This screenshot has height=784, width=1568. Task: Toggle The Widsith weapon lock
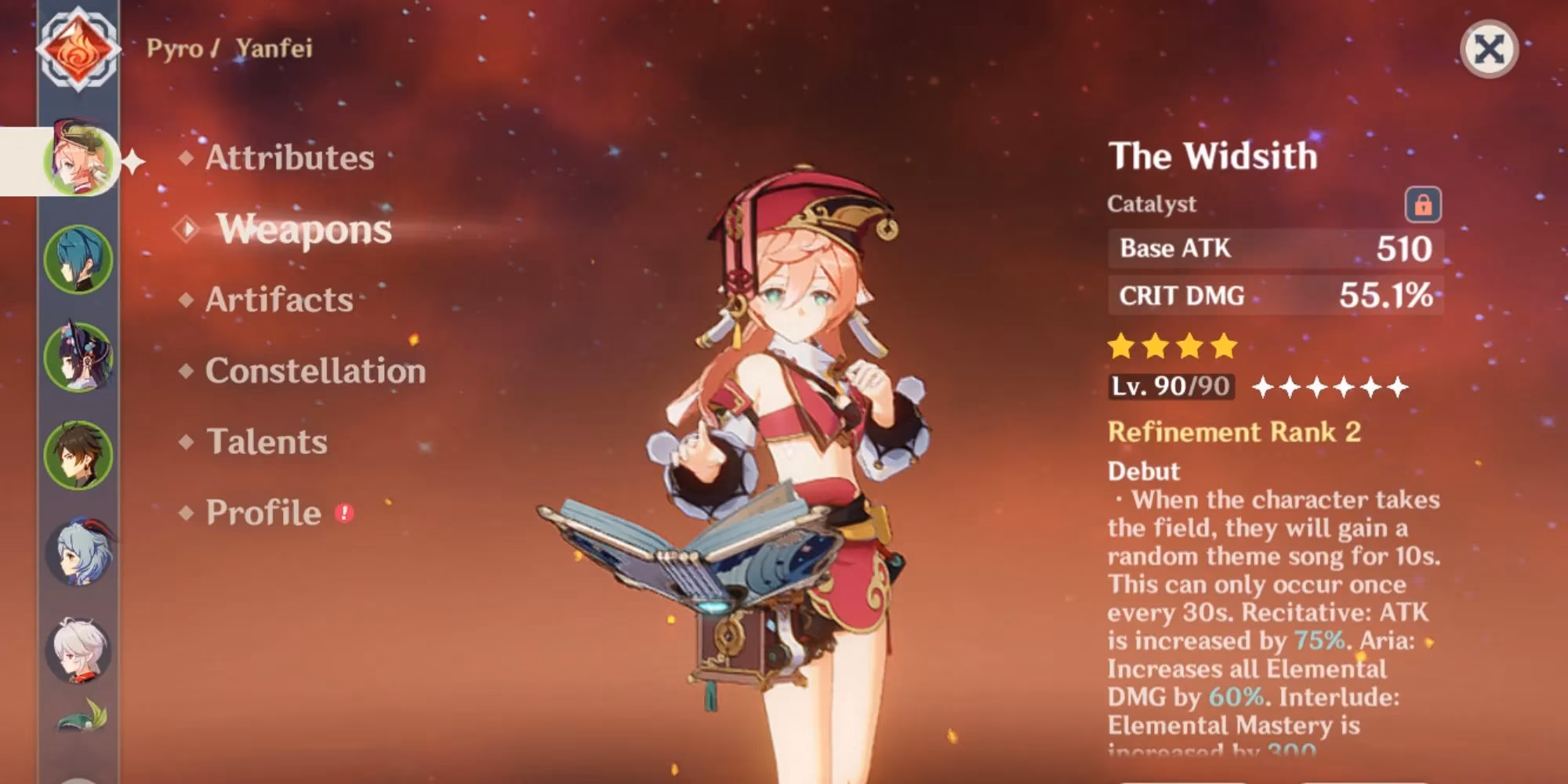1422,205
